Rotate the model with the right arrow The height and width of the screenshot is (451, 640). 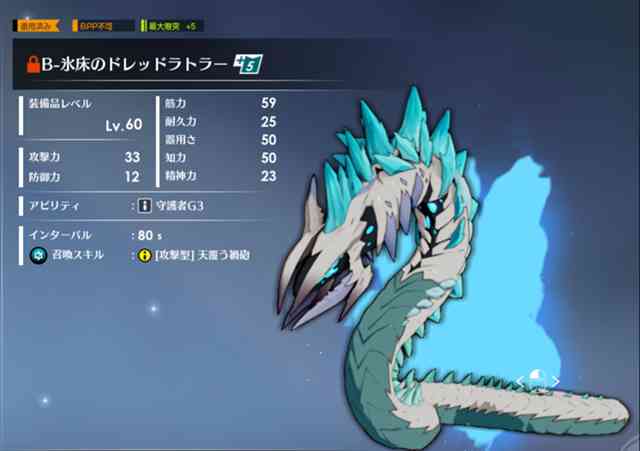(557, 381)
